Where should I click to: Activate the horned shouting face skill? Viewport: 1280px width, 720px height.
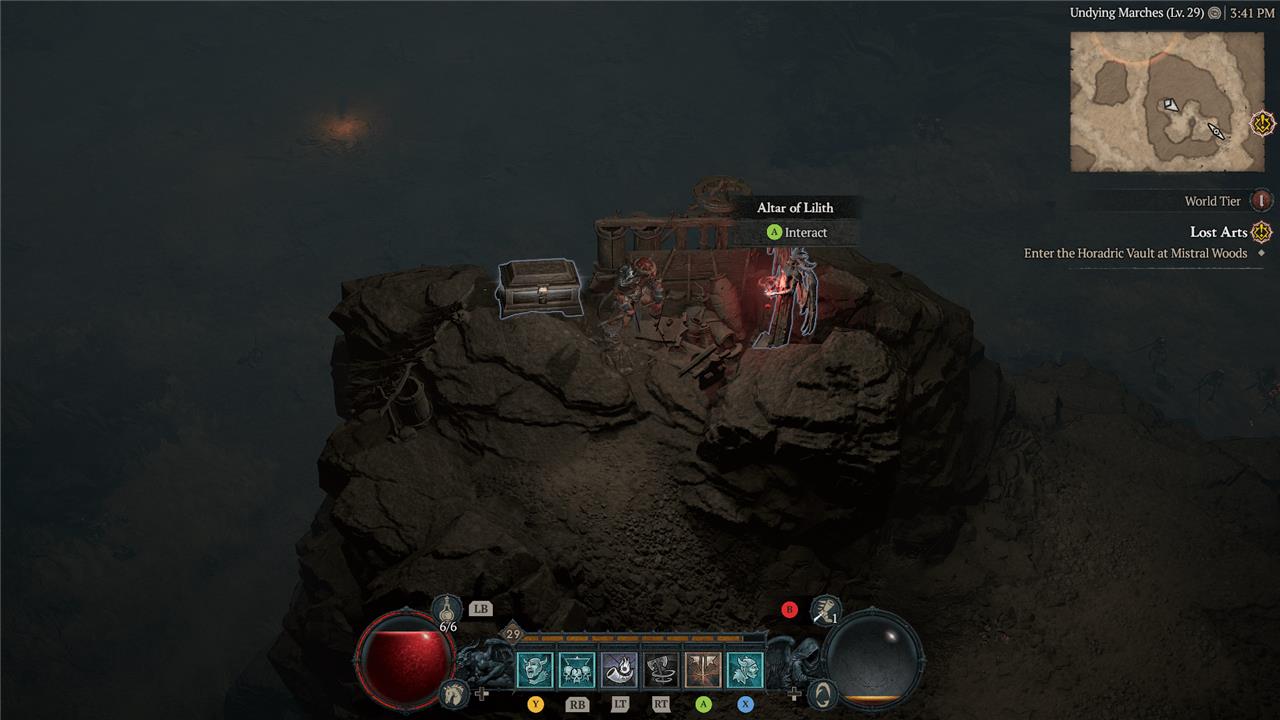(535, 669)
